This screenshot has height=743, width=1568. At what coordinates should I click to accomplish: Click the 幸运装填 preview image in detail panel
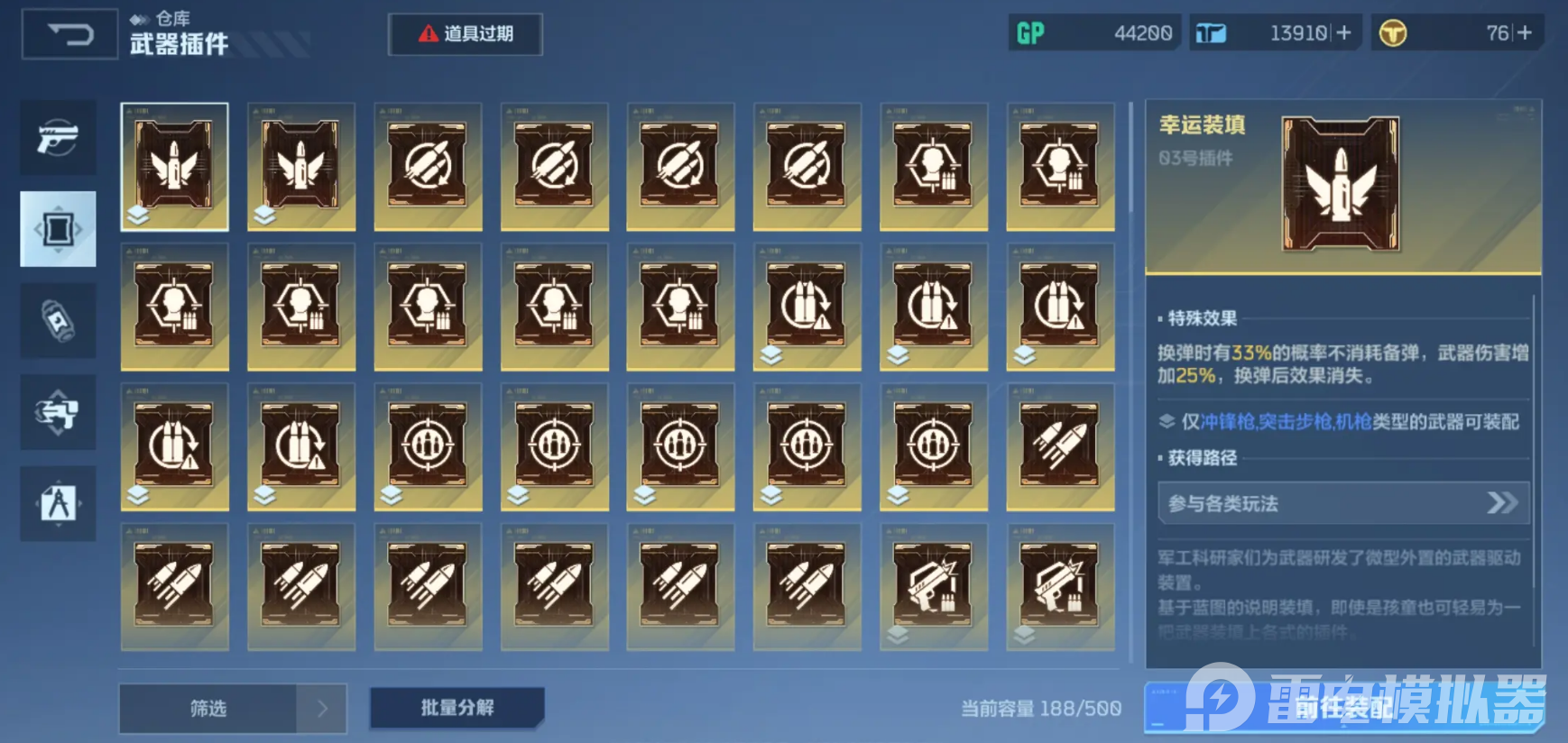pyautogui.click(x=1342, y=185)
